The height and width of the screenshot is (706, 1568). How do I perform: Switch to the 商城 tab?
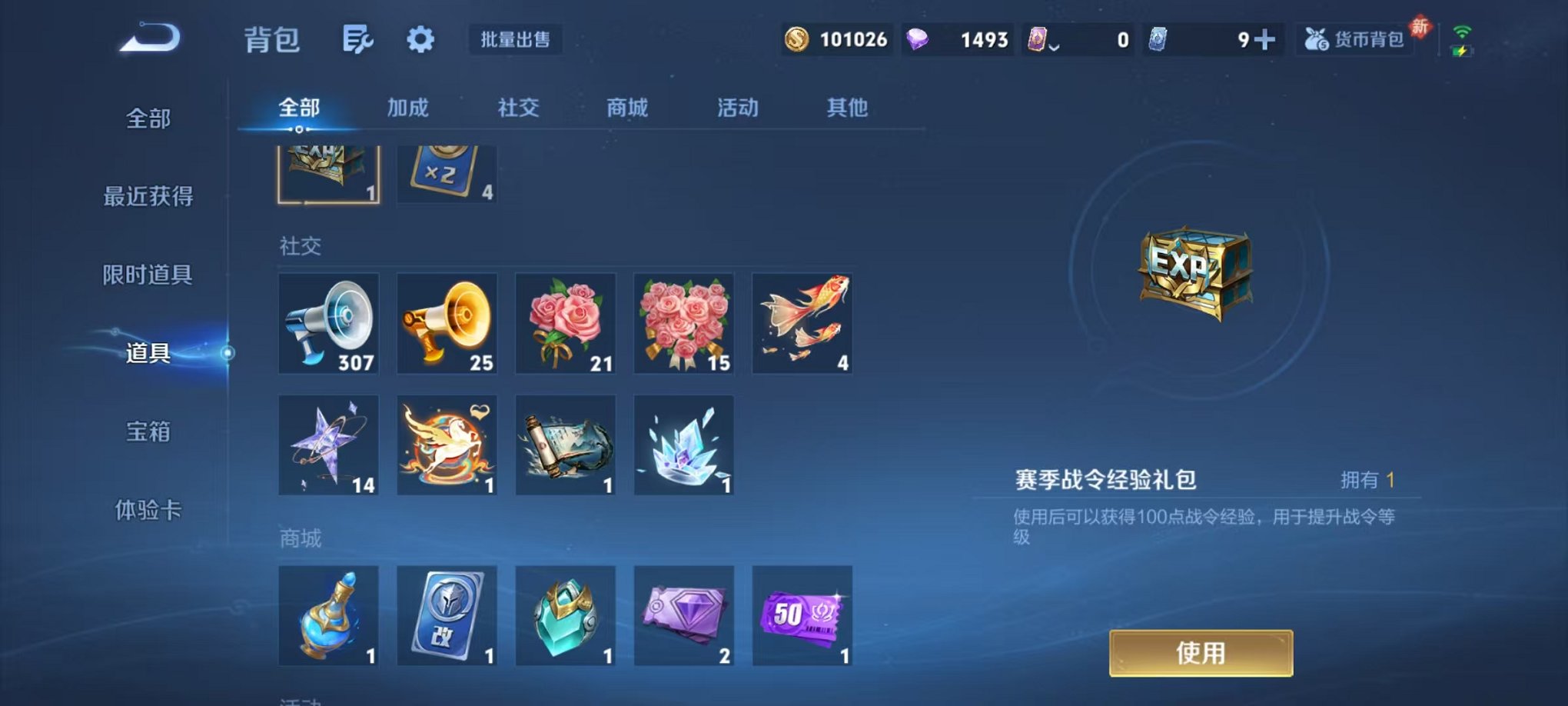coord(627,108)
